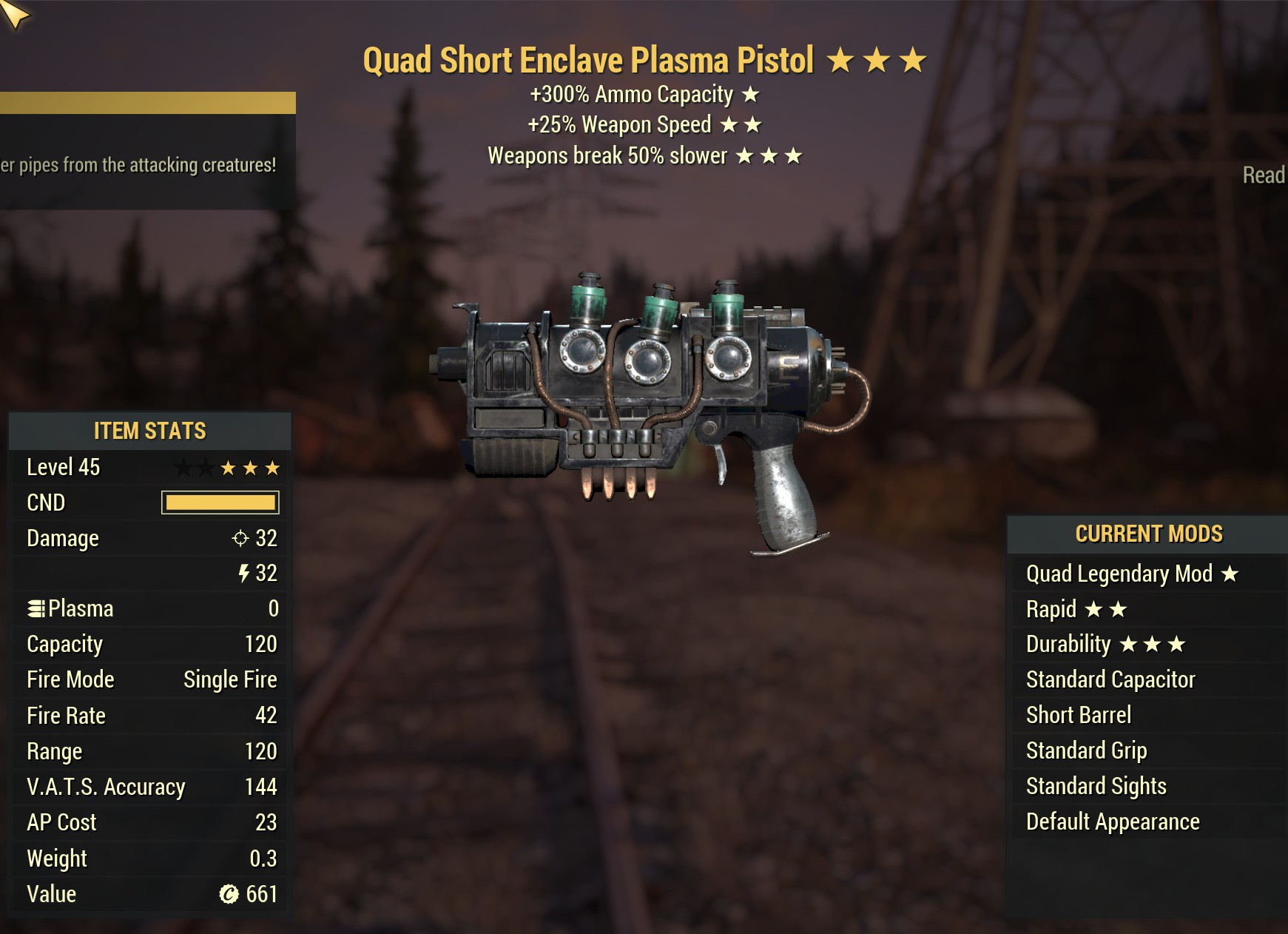Click the yellow cursor arrow at top left
Viewport: 1288px width, 934px height.
[15, 15]
